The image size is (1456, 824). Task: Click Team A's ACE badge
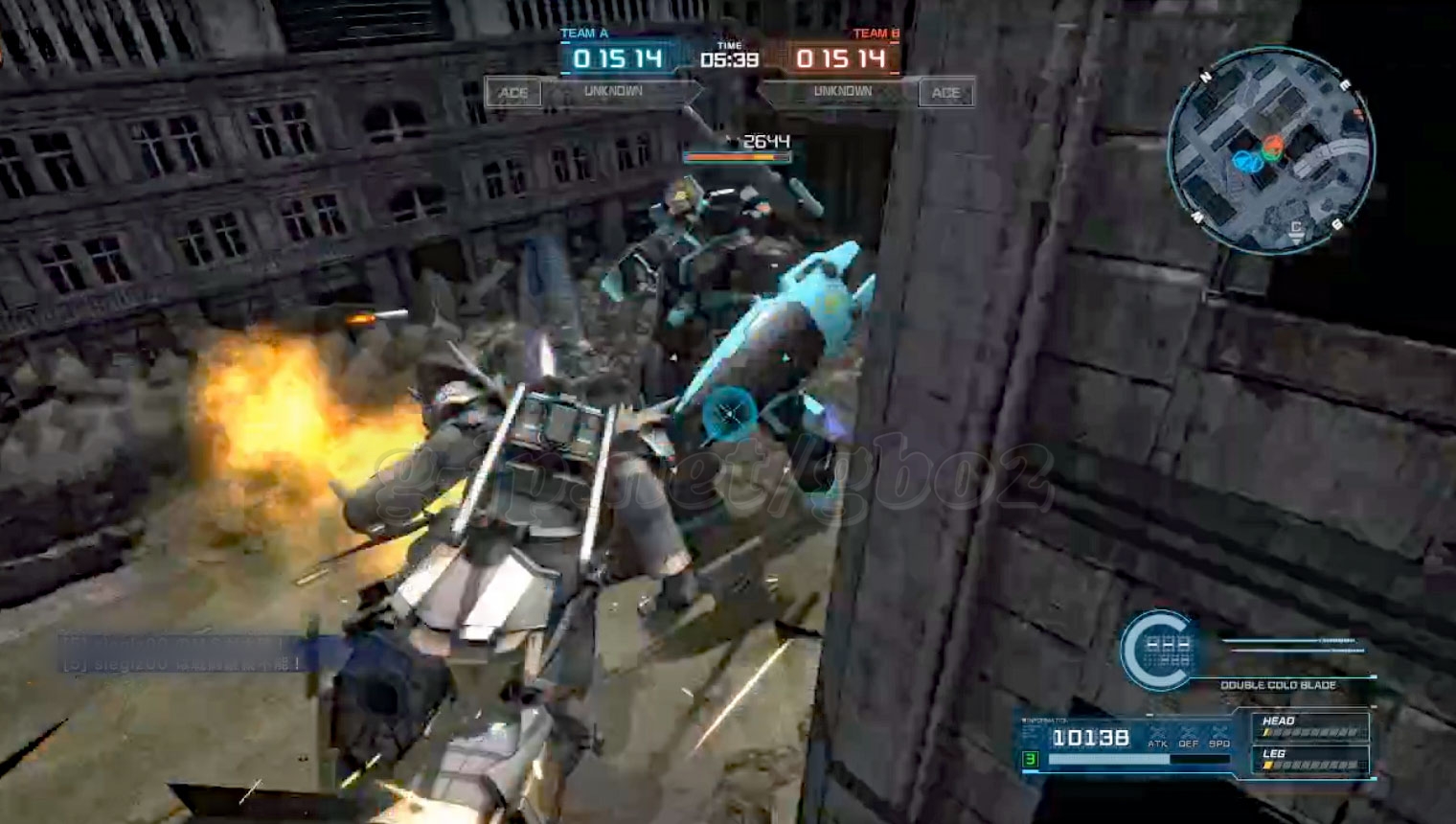[x=513, y=93]
